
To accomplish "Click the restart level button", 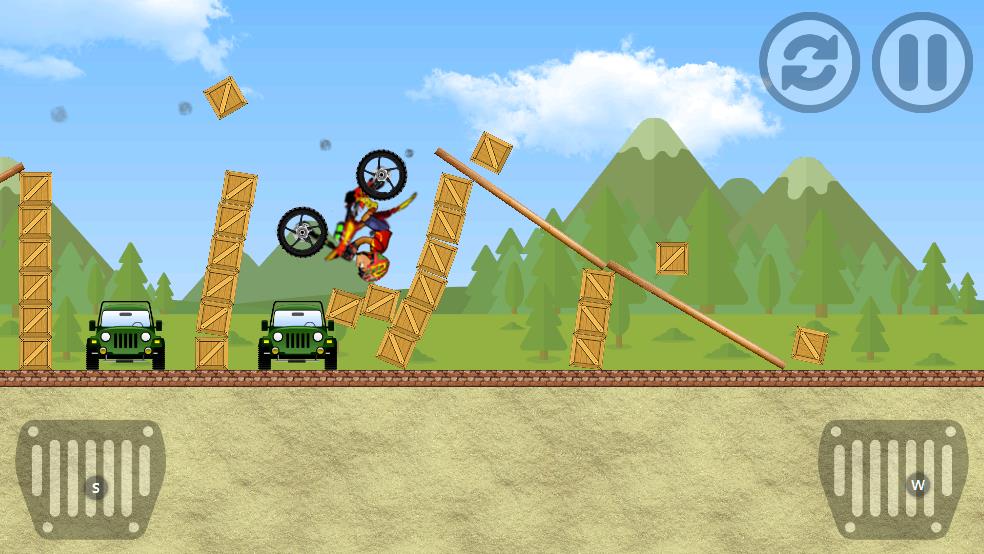I will click(x=809, y=62).
